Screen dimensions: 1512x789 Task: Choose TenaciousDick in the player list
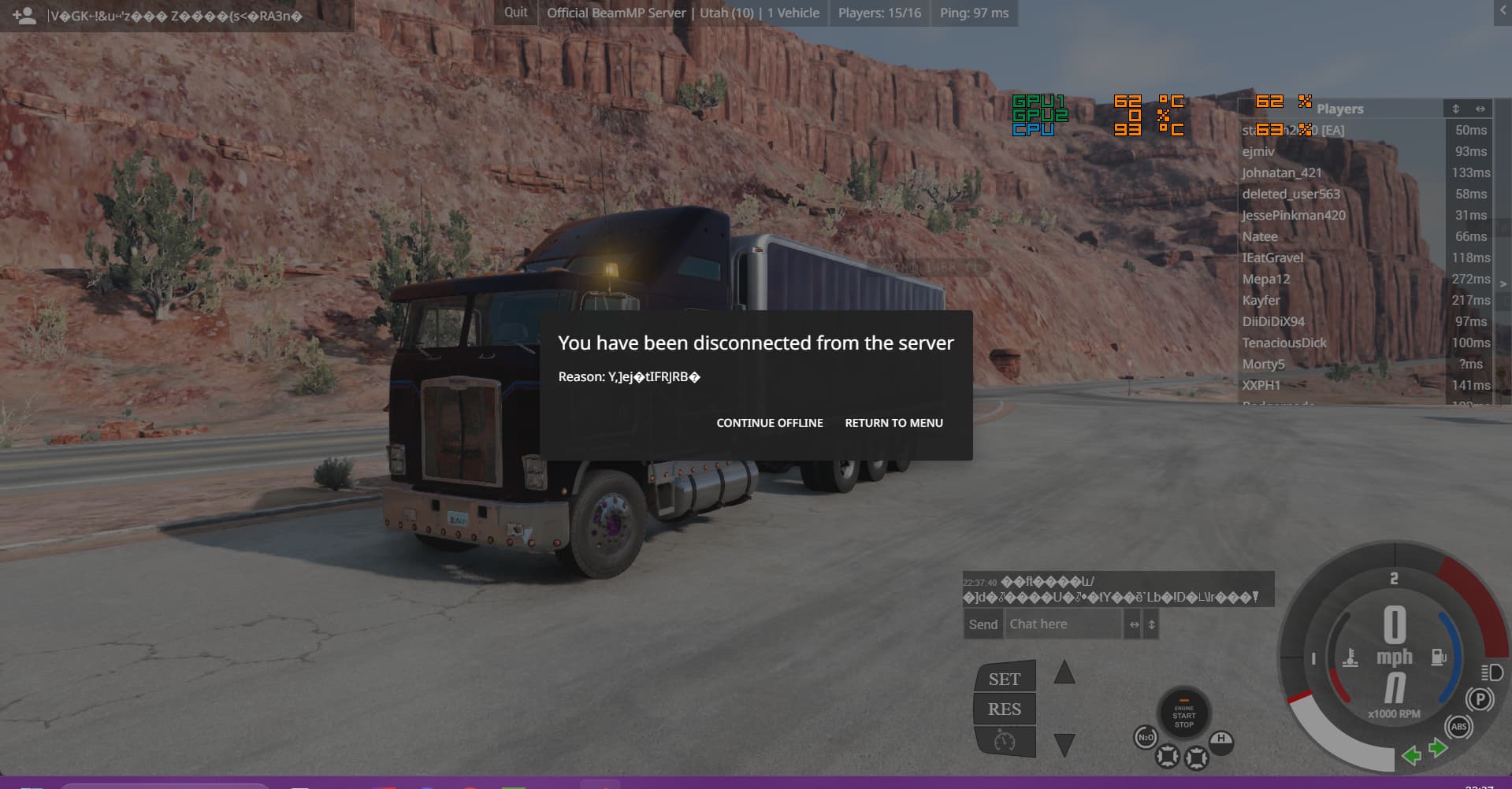click(1284, 343)
